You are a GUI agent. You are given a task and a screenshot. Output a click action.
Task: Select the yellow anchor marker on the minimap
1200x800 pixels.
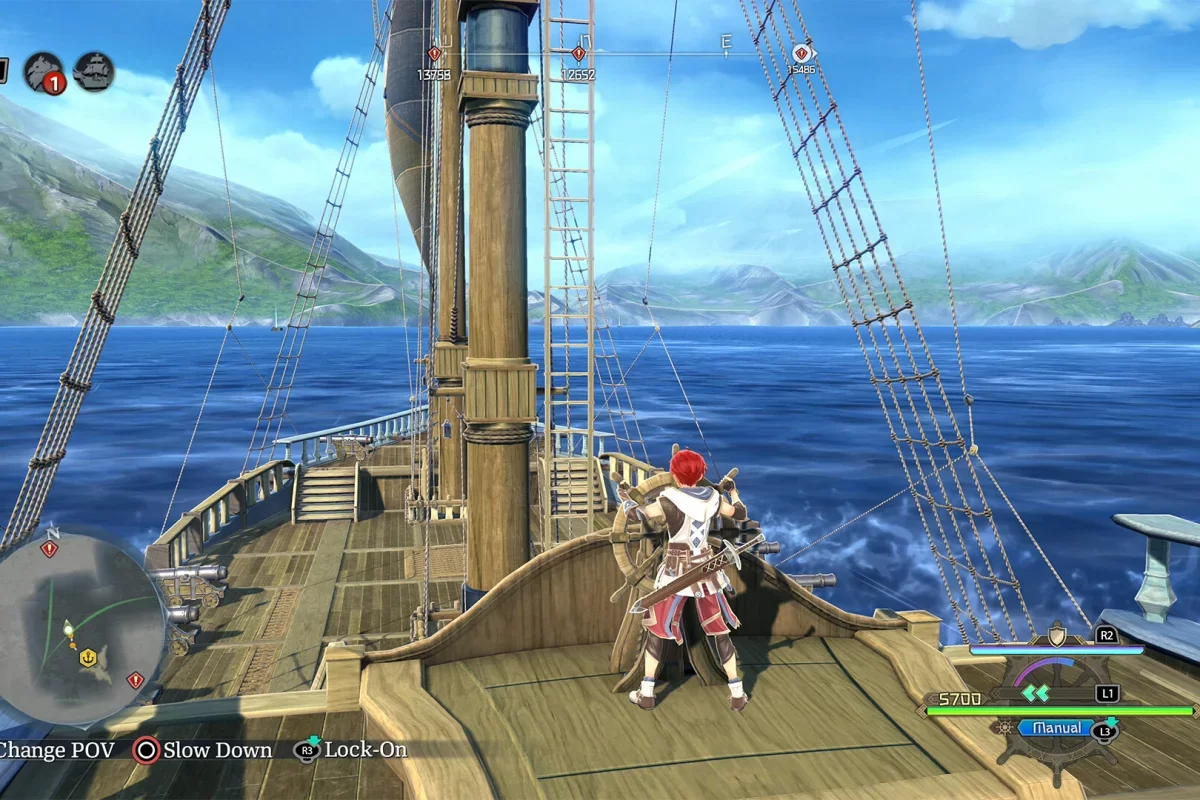(87, 656)
